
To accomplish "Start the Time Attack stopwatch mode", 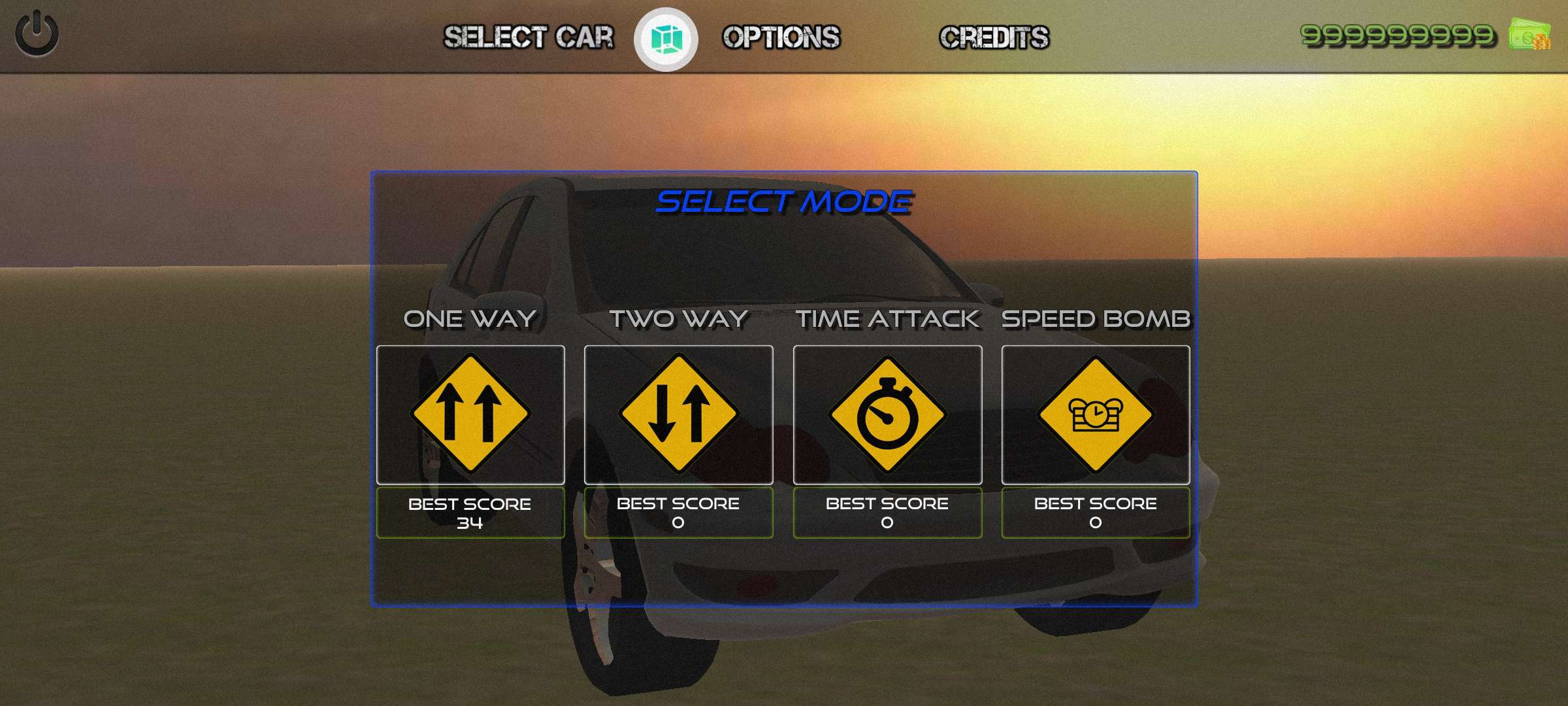I will pyautogui.click(x=887, y=414).
